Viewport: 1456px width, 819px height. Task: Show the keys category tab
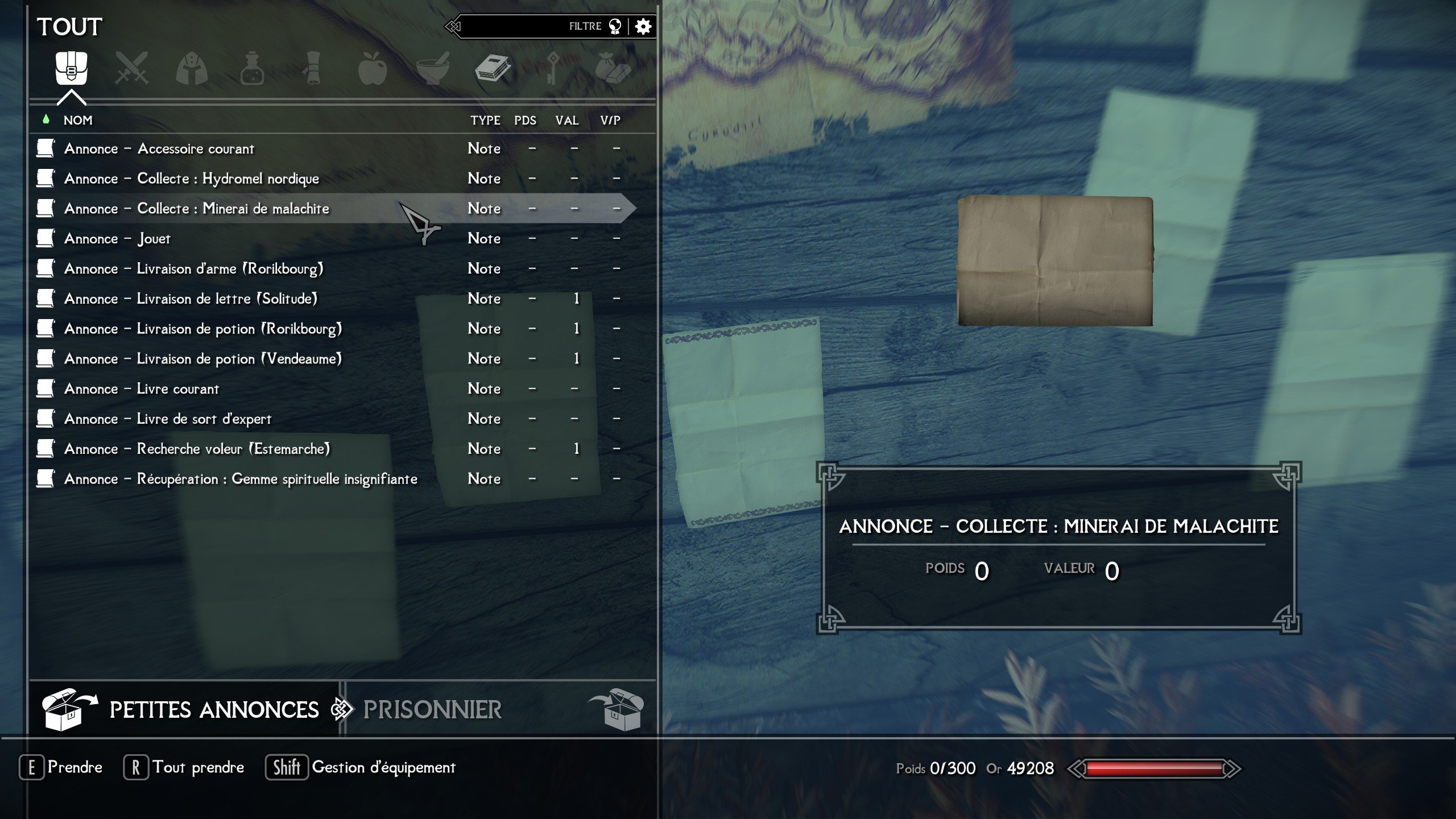pos(552,69)
